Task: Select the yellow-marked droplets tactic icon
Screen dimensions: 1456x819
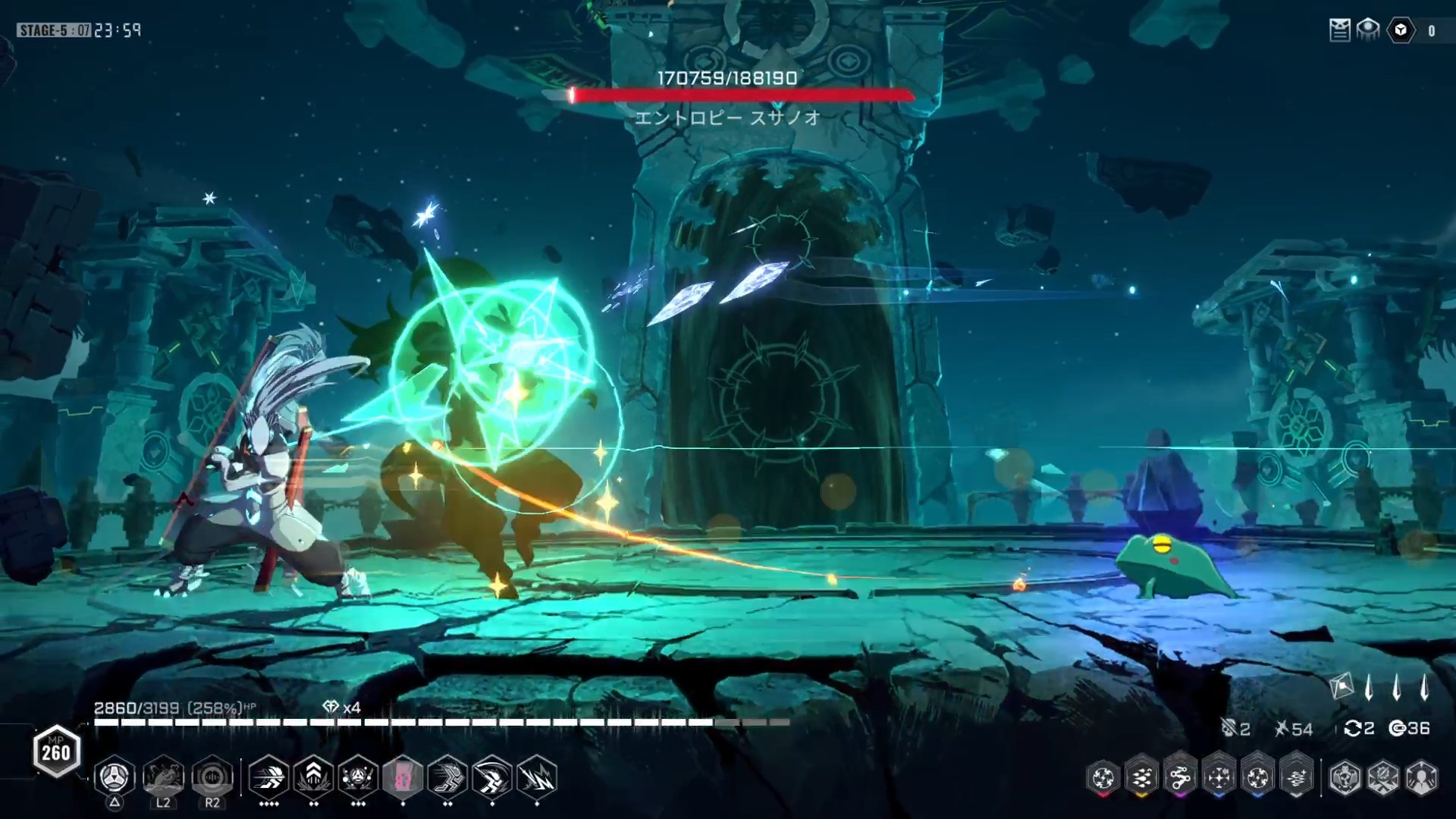Action: tap(1141, 777)
